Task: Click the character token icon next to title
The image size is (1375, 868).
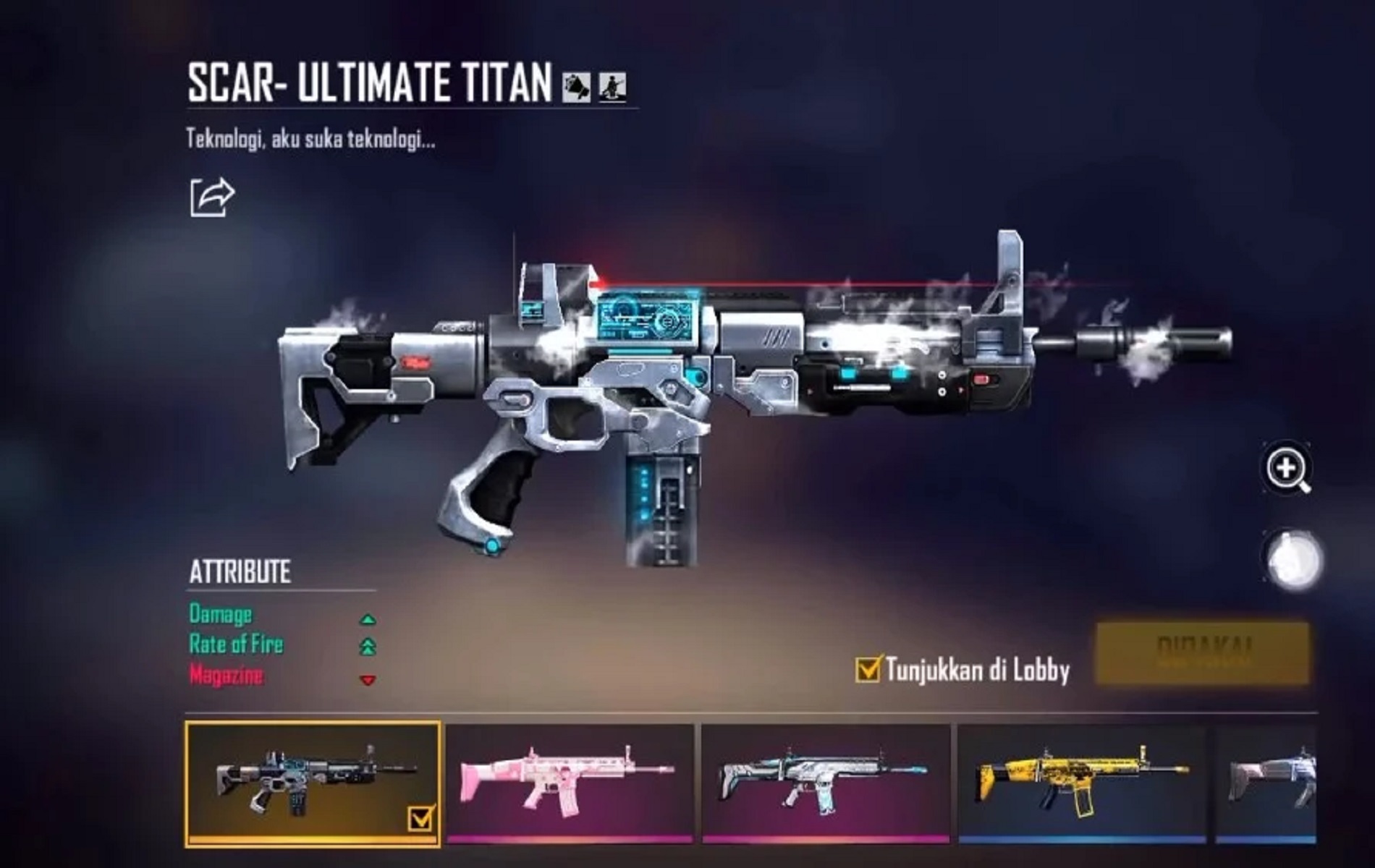Action: [x=612, y=86]
